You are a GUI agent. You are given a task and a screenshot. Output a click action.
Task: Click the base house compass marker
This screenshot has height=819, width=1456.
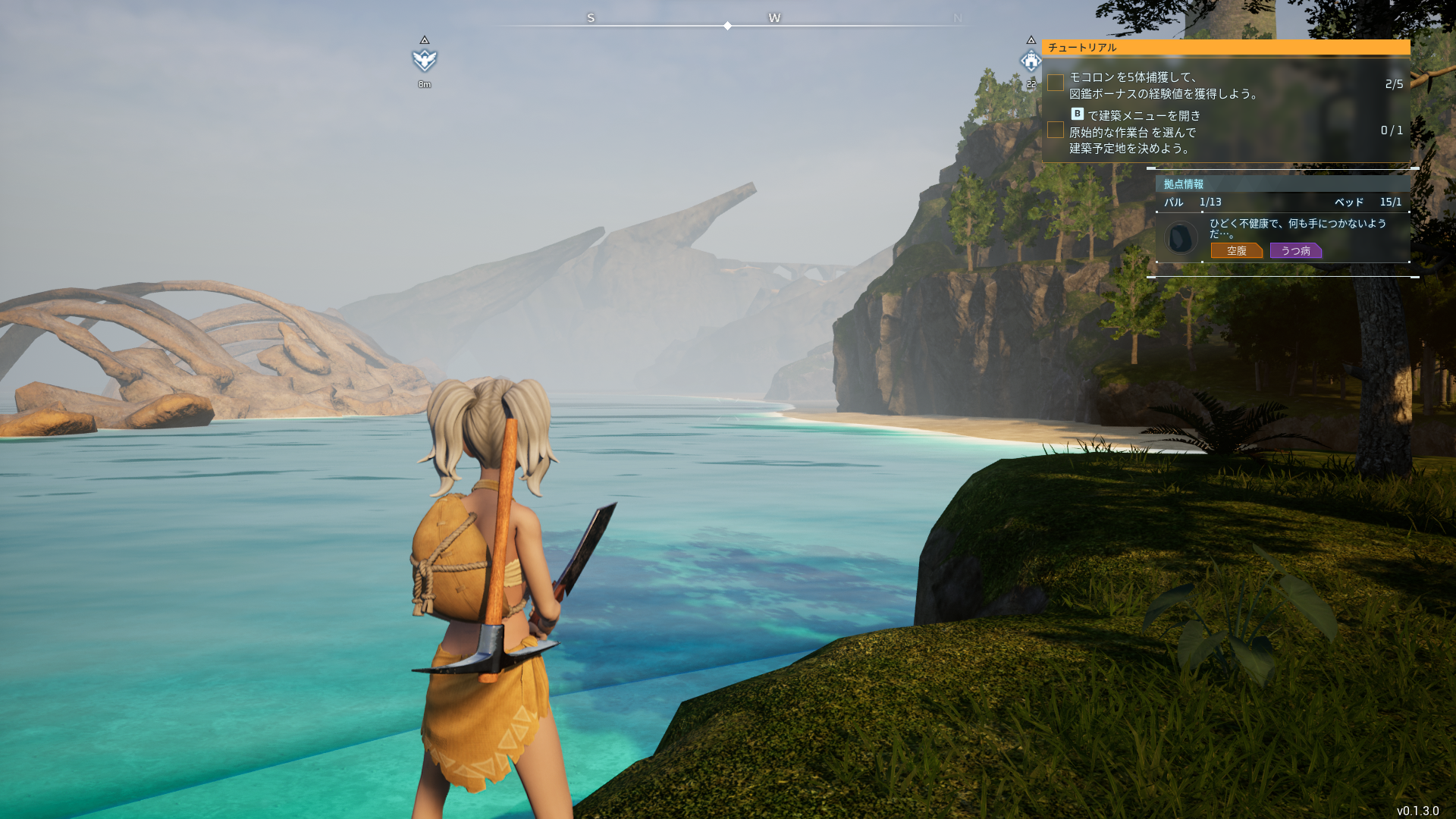1030,61
